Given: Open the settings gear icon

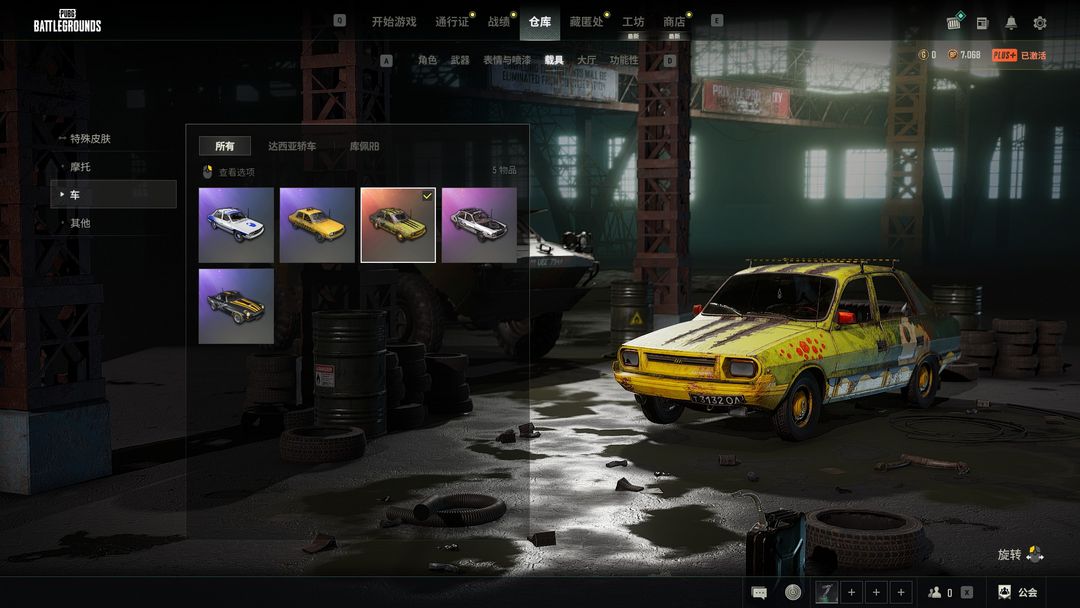Looking at the screenshot, I should coord(1040,23).
